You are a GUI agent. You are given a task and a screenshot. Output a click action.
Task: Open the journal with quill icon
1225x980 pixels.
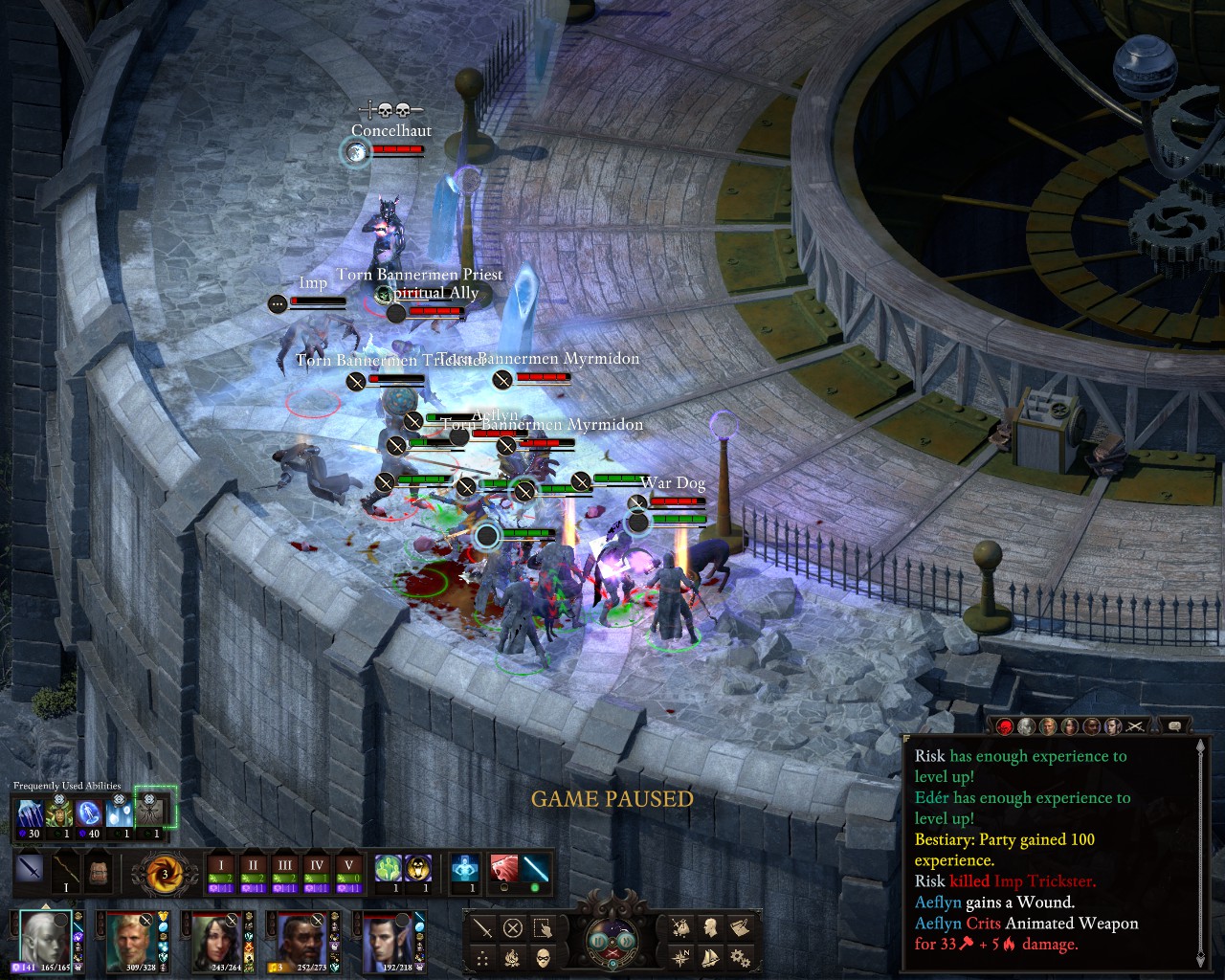738,927
